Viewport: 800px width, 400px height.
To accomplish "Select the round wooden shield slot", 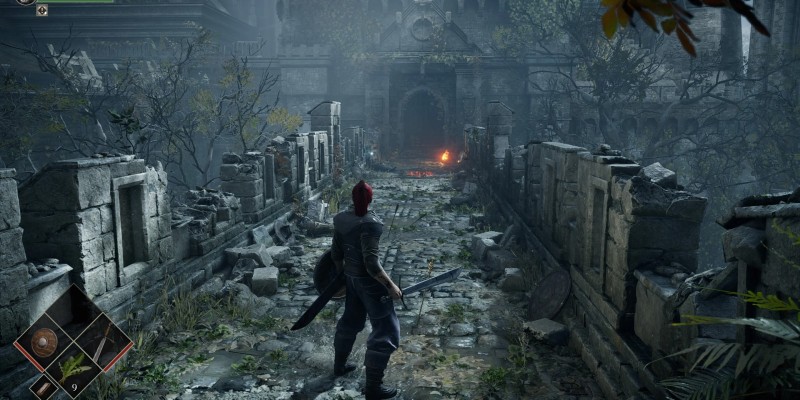I will coord(44,340).
